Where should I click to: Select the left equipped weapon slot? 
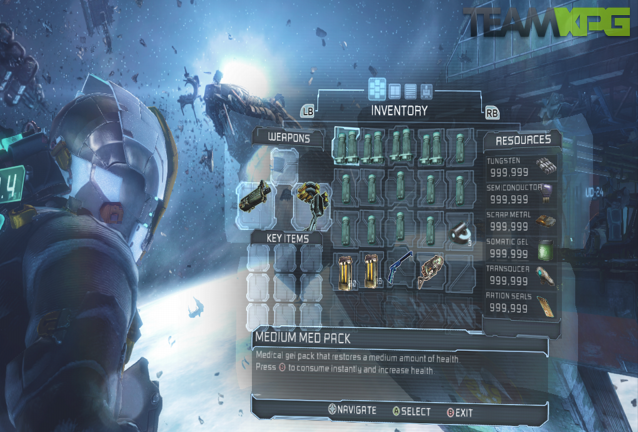tap(254, 197)
